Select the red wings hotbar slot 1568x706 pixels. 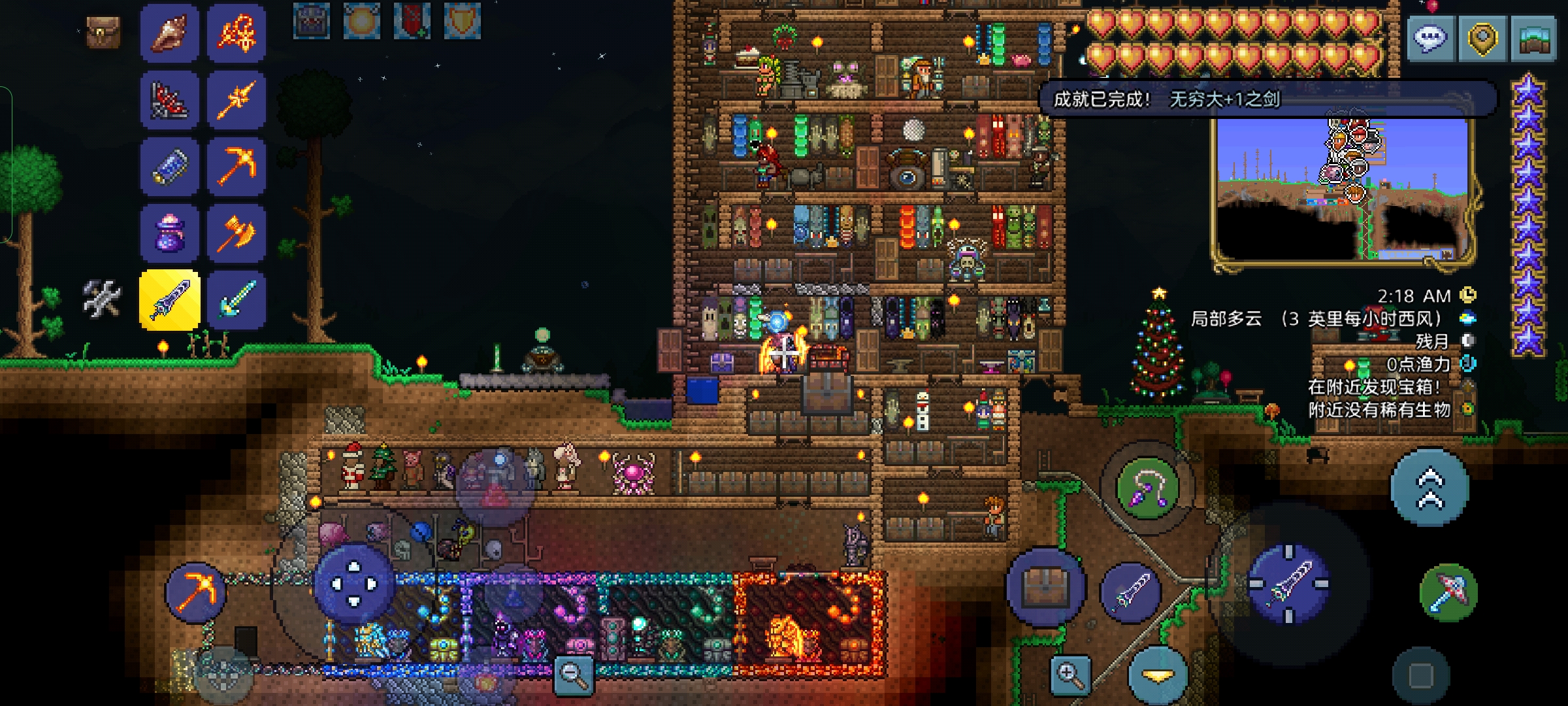tap(169, 99)
